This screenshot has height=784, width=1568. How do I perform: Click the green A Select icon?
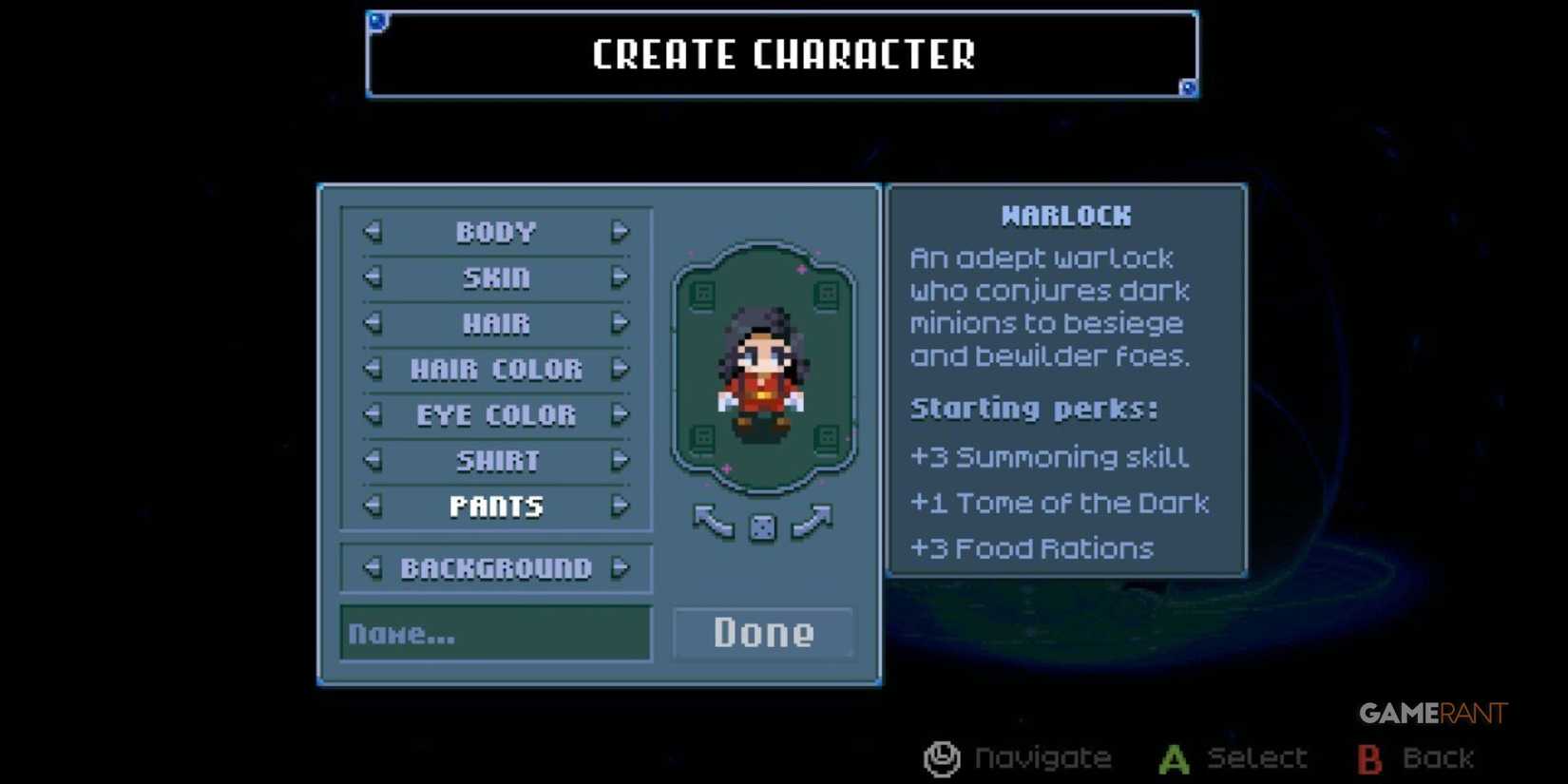[1175, 757]
